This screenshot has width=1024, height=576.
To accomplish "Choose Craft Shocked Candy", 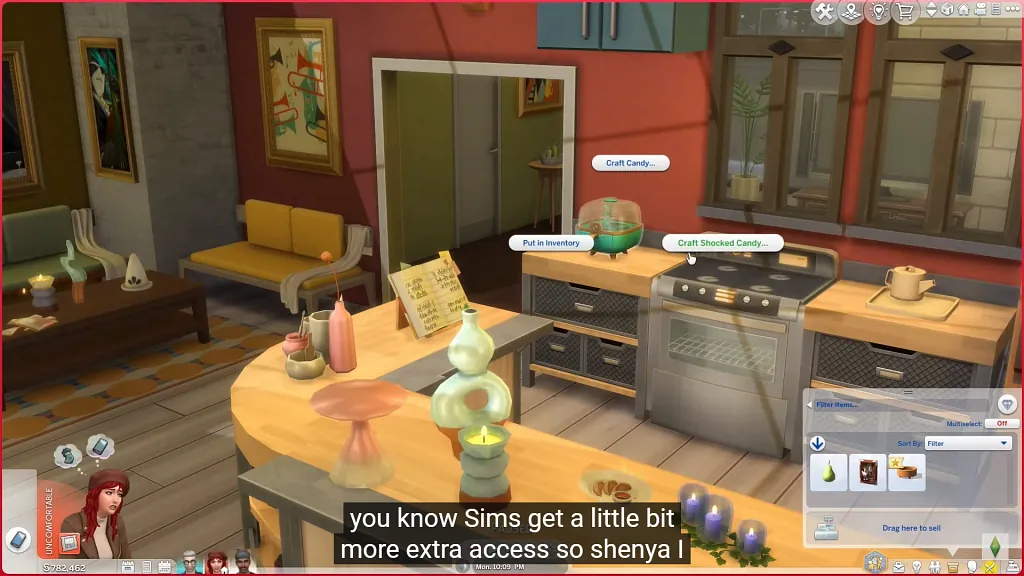I will tap(722, 243).
